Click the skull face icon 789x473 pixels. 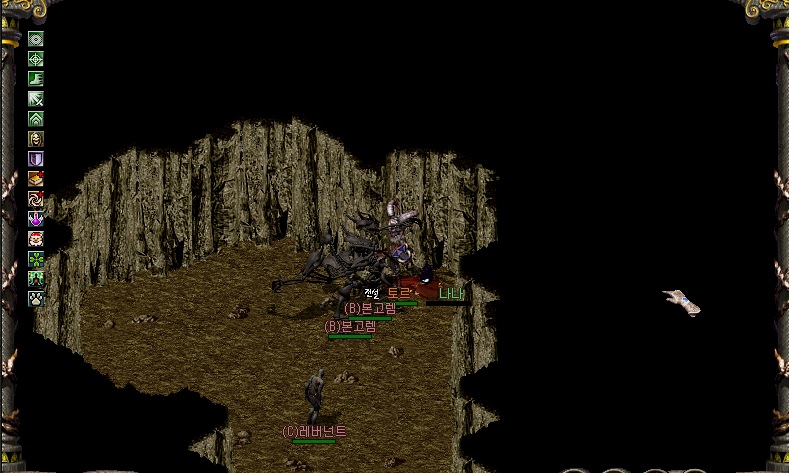pyautogui.click(x=36, y=139)
